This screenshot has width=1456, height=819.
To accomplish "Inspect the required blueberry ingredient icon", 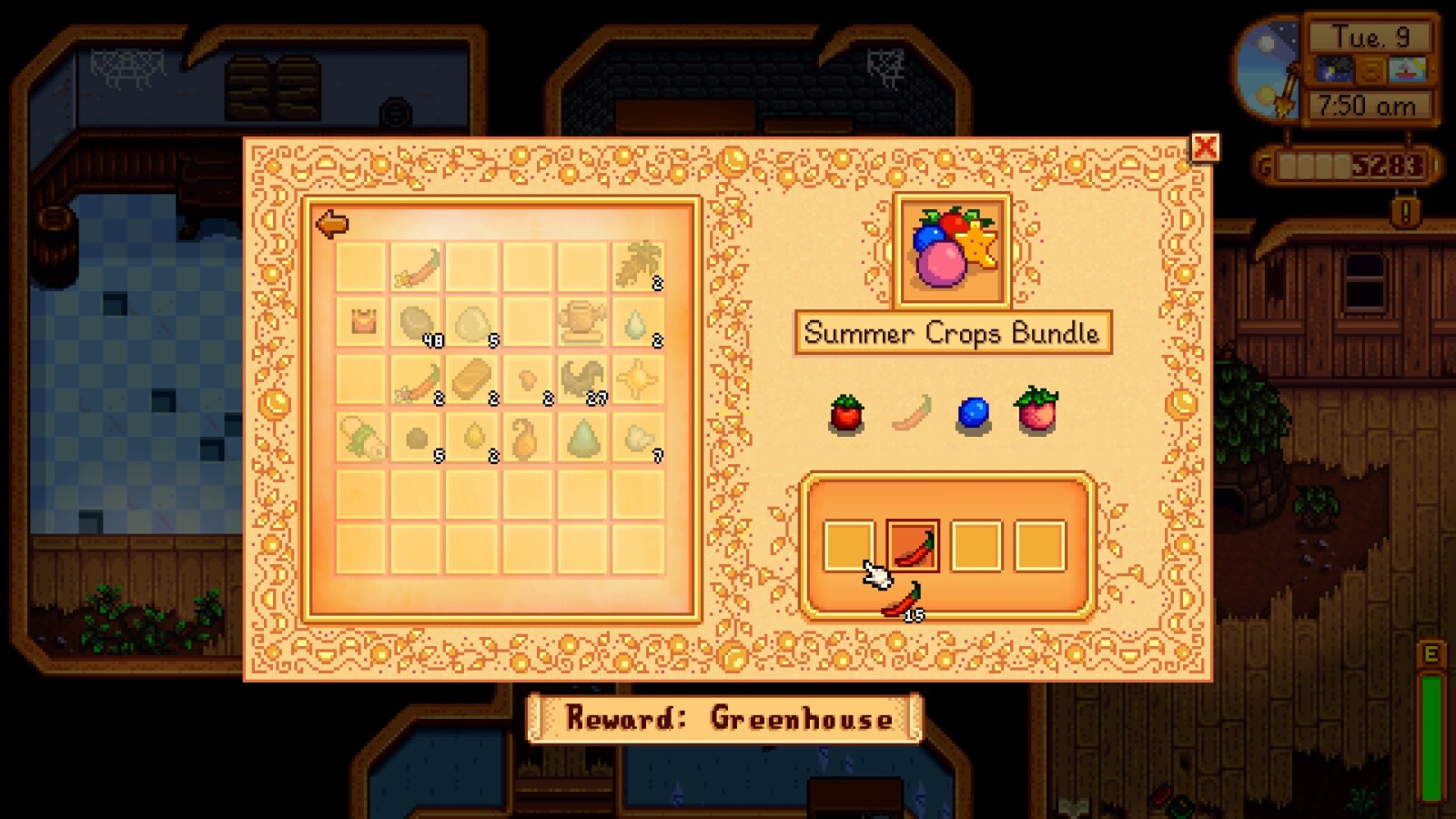I will pos(973,414).
